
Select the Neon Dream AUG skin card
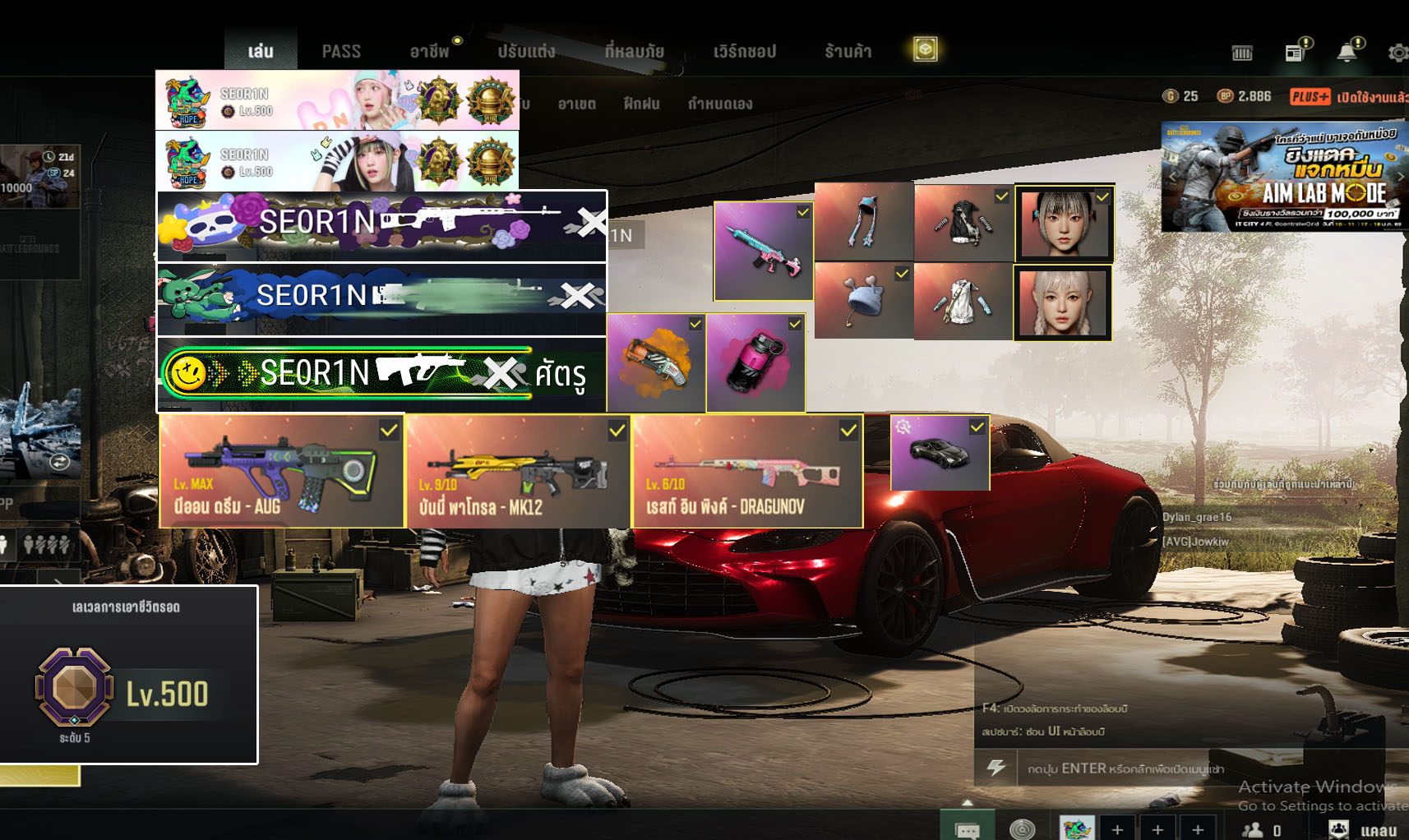pos(281,471)
